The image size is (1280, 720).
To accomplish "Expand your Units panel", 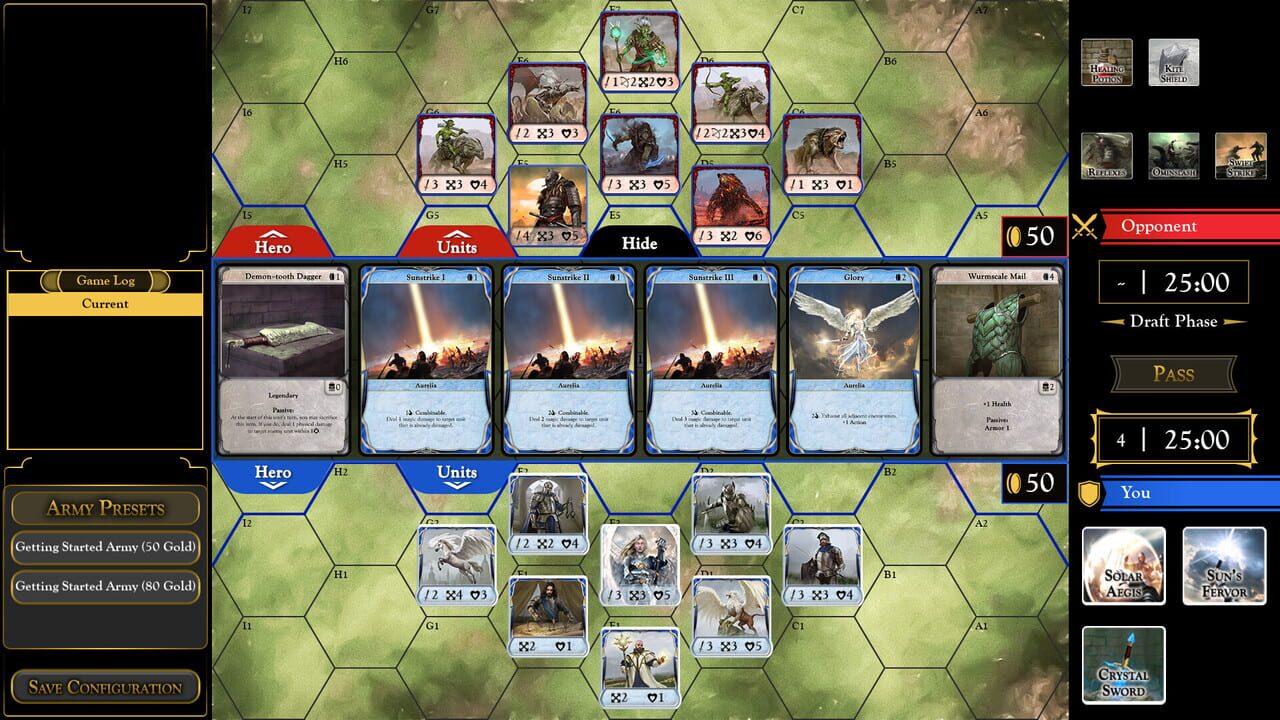I will point(459,472).
